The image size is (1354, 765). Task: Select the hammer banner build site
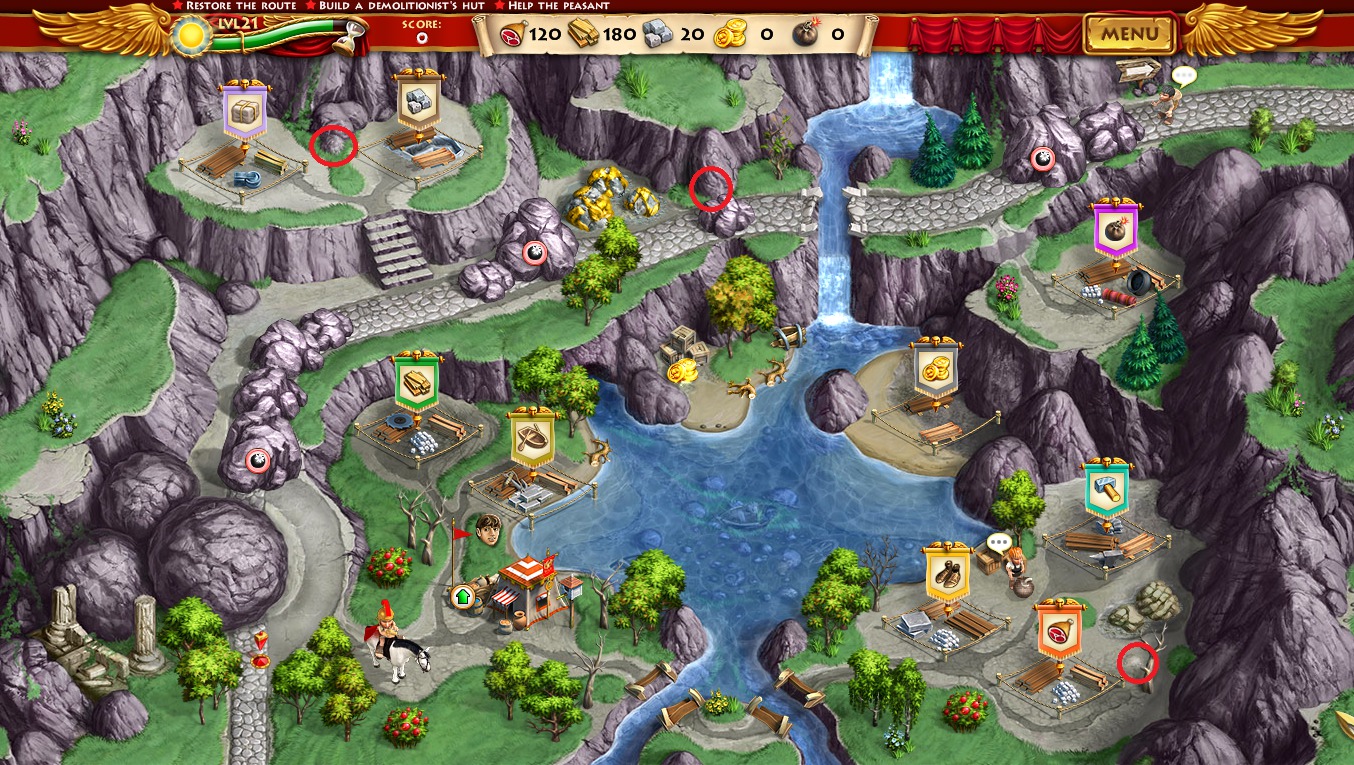pos(1107,490)
